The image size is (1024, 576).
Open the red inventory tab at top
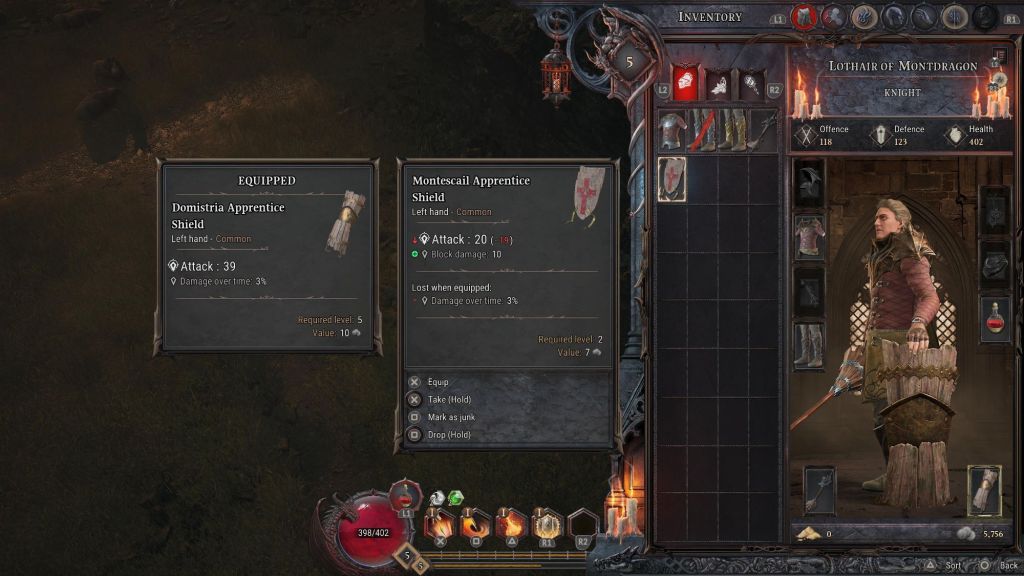[804, 17]
